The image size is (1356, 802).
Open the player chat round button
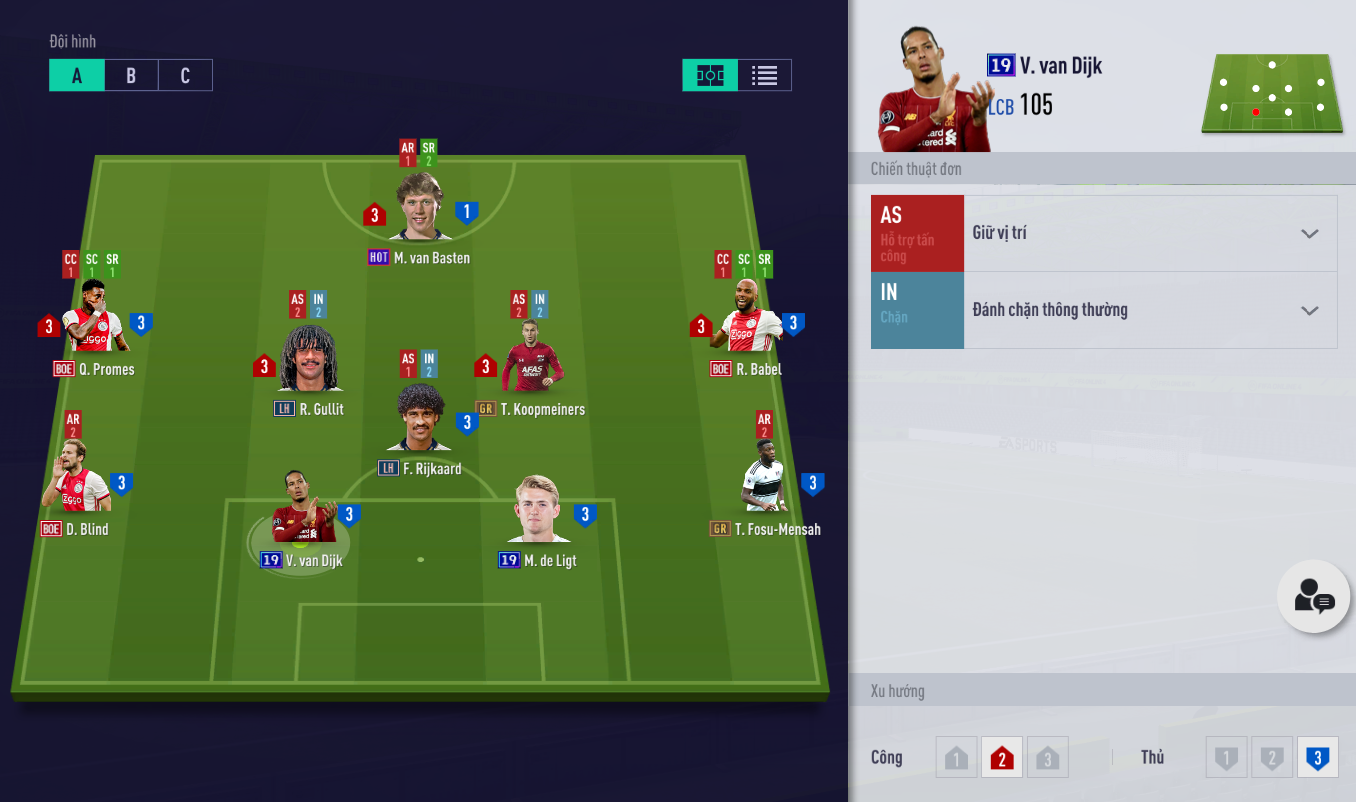(x=1313, y=597)
